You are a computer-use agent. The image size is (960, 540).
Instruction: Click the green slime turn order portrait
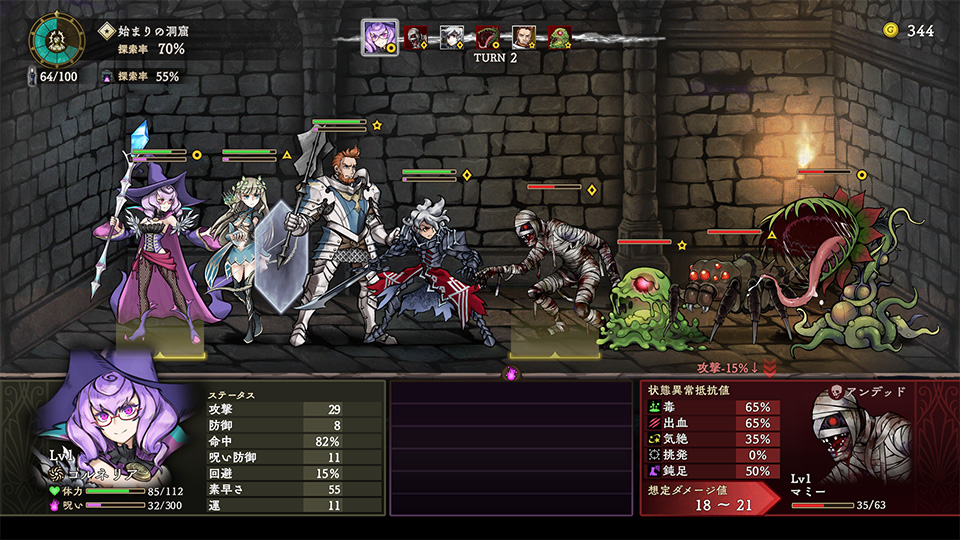point(559,38)
